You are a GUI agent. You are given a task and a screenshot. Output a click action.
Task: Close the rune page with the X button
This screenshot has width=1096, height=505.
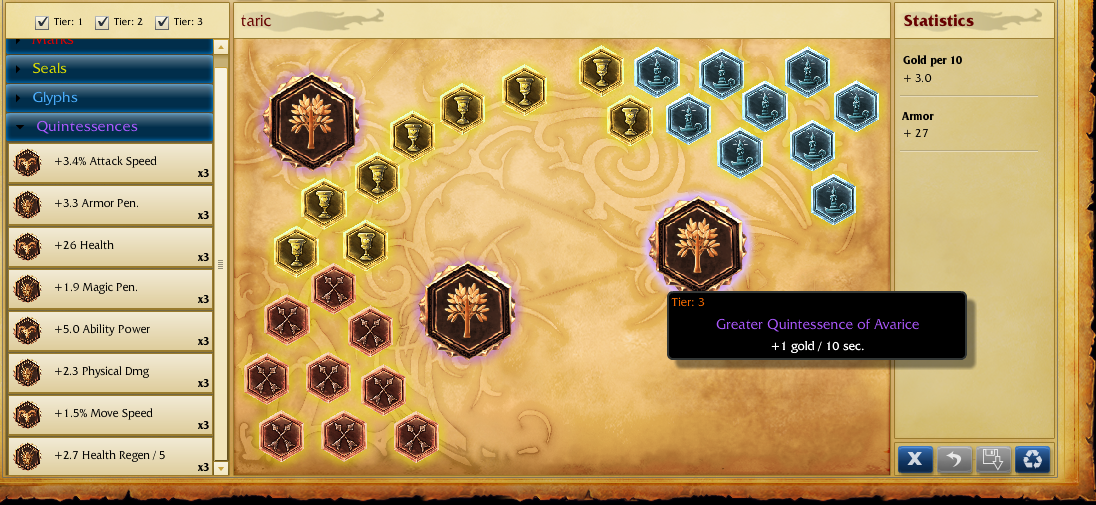click(915, 459)
